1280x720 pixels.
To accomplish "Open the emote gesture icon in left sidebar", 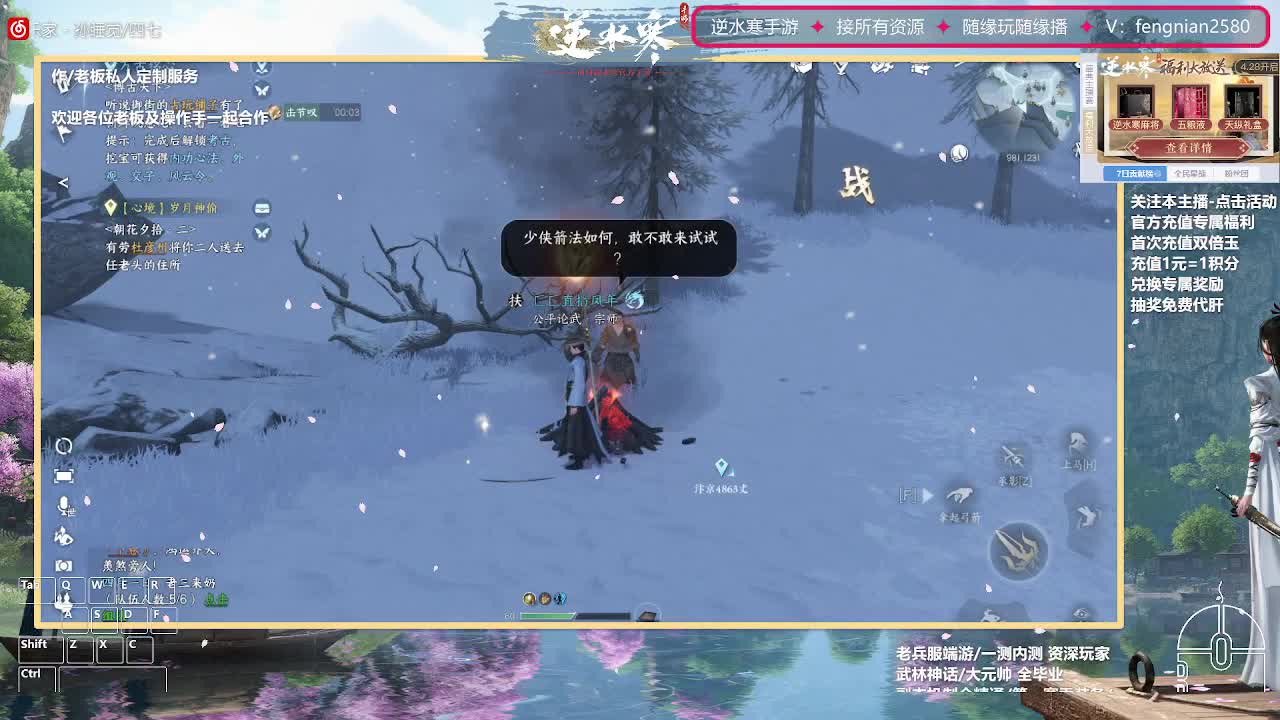I will (x=62, y=537).
